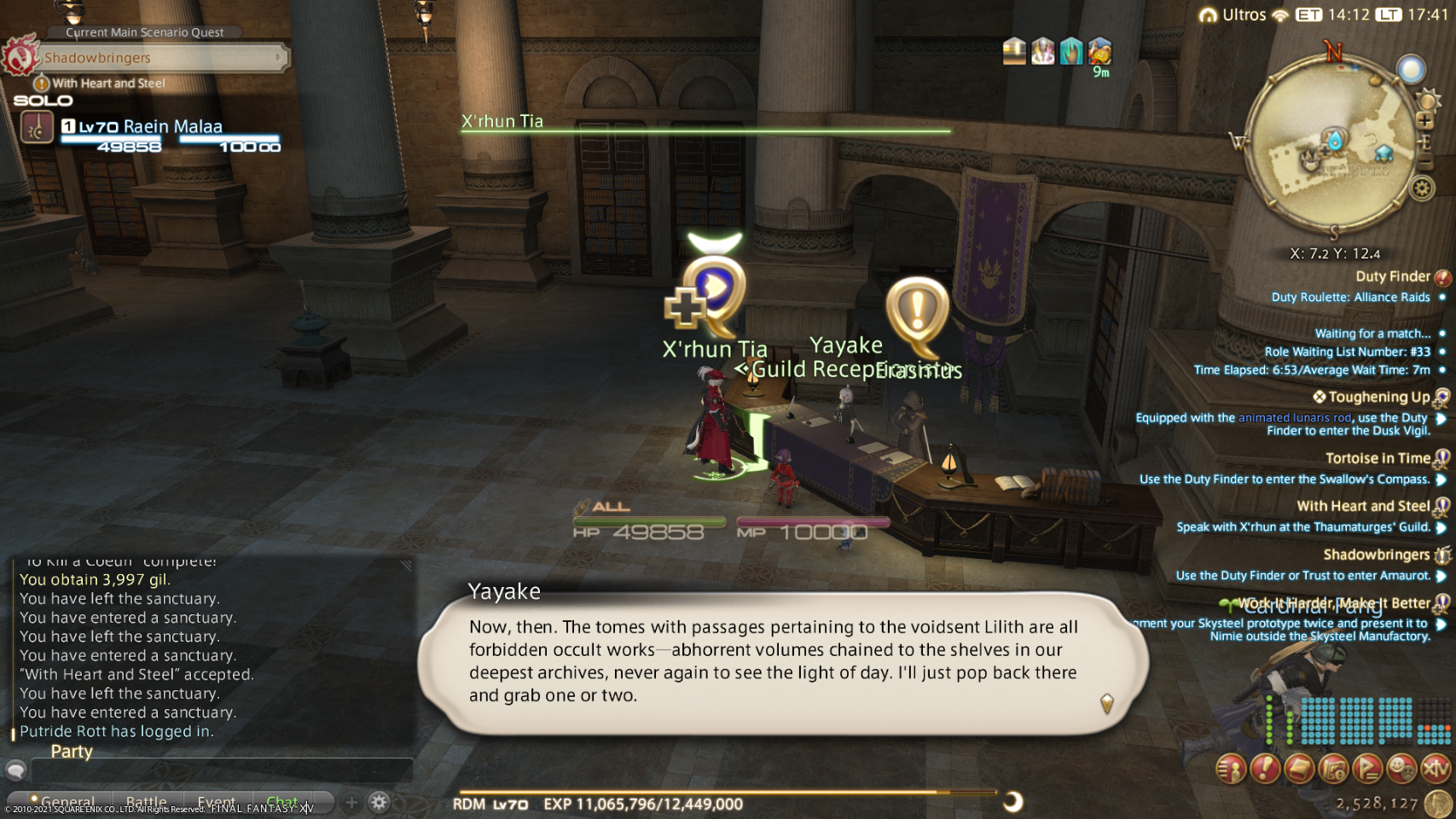Open the chat log settings gear
Image resolution: width=1456 pixels, height=819 pixels.
380,802
